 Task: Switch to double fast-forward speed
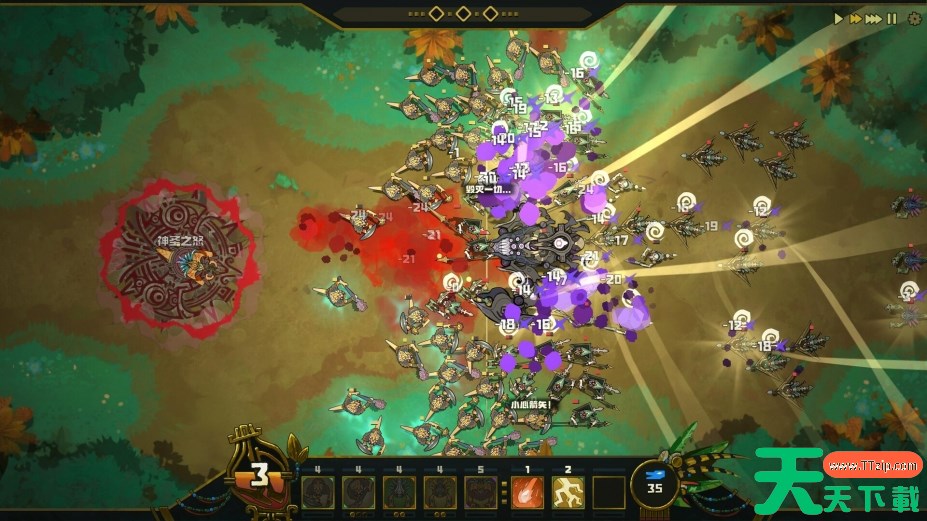point(856,18)
